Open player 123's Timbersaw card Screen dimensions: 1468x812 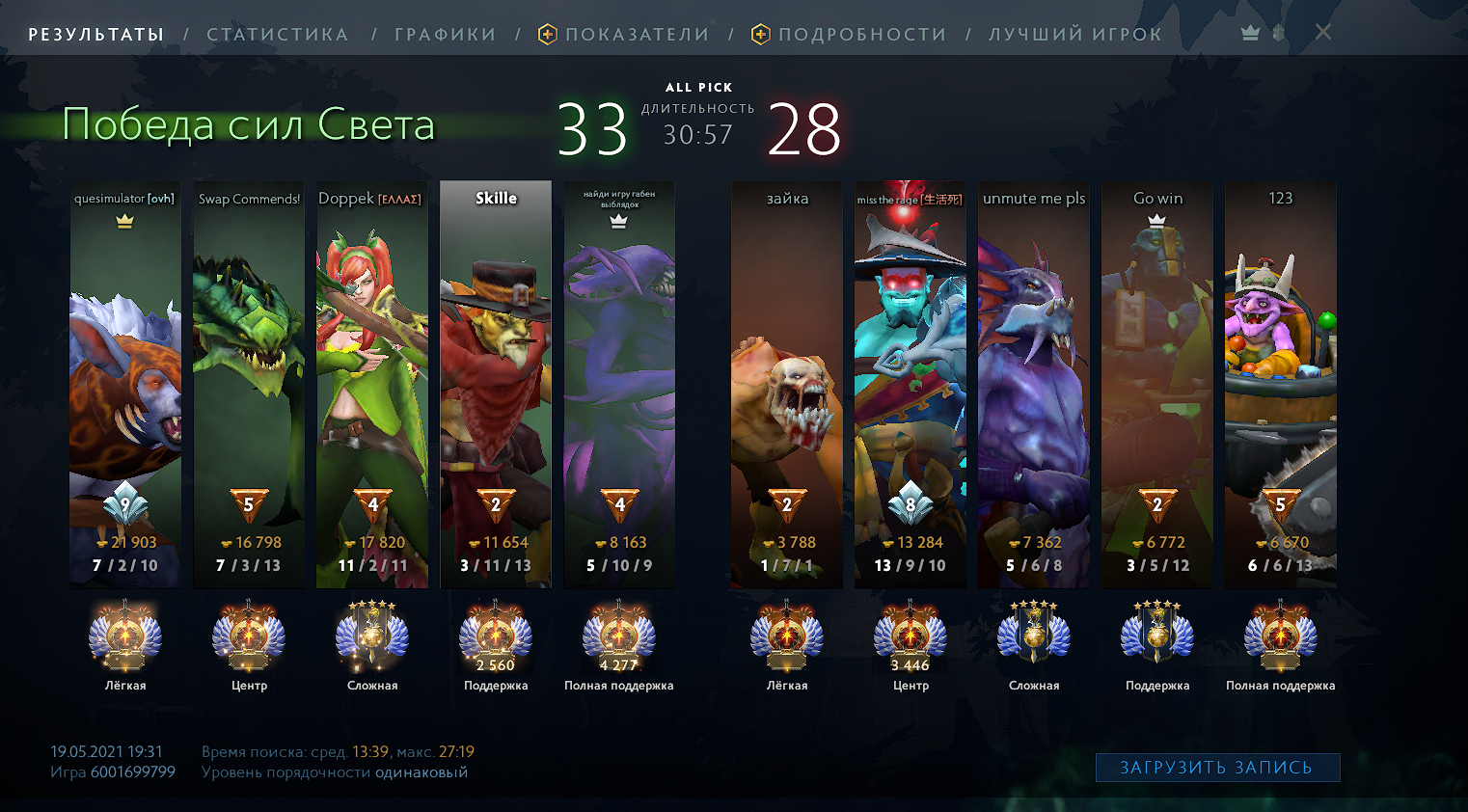[1281, 384]
